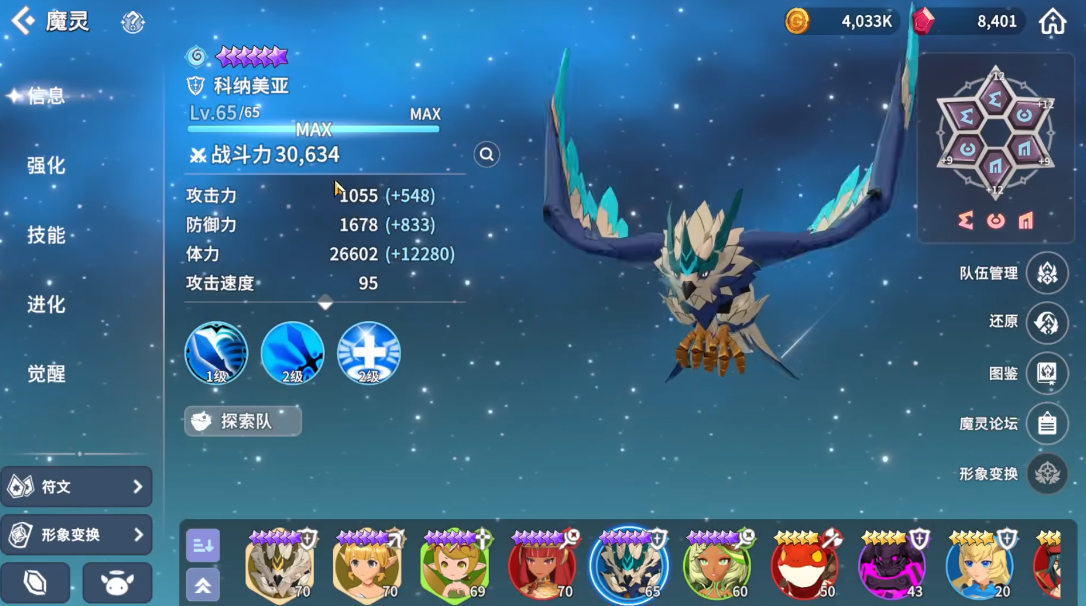This screenshot has height=606, width=1086.
Task: Select the 进化 tab
Action: coord(46,304)
